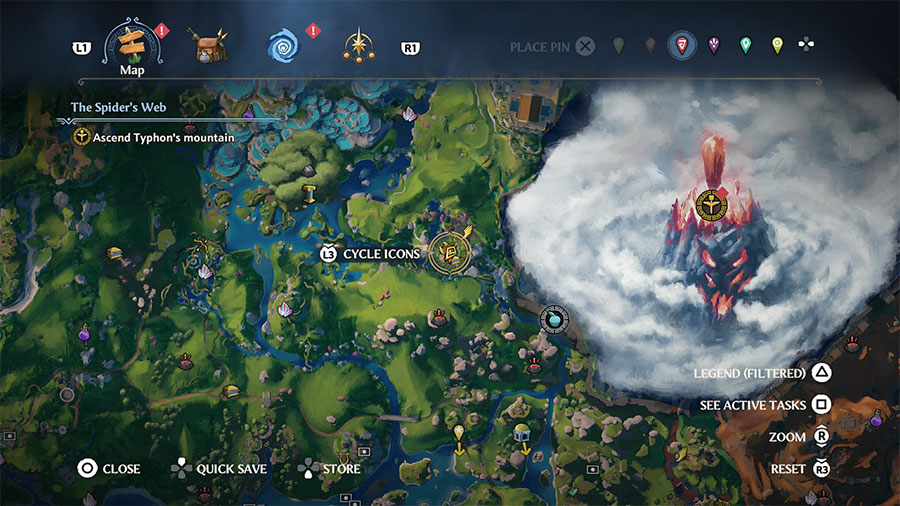Open the golden star tab
Viewport: 900px width, 506px height.
point(357,46)
